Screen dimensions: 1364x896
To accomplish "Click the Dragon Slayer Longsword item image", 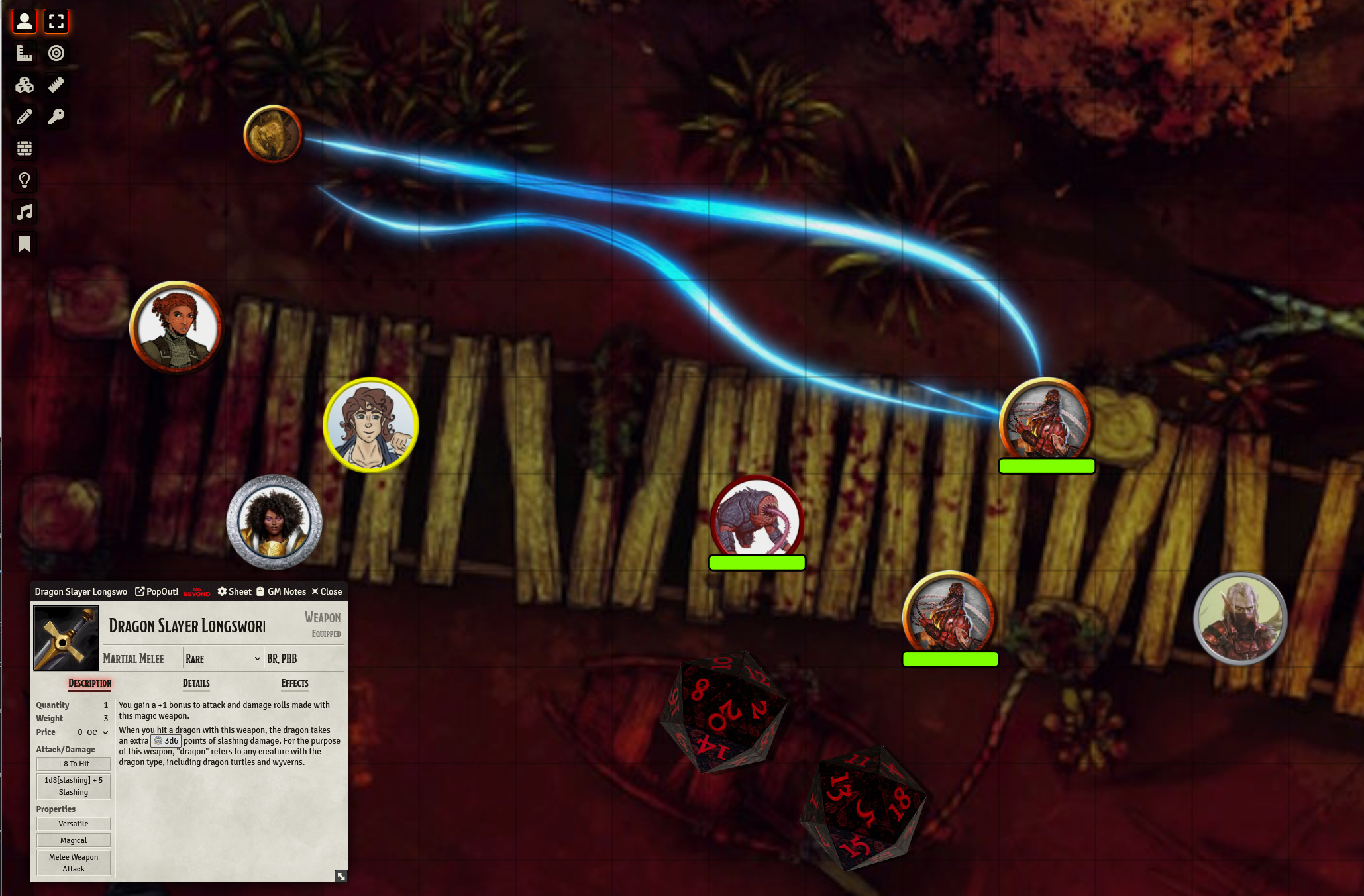I will 66,638.
